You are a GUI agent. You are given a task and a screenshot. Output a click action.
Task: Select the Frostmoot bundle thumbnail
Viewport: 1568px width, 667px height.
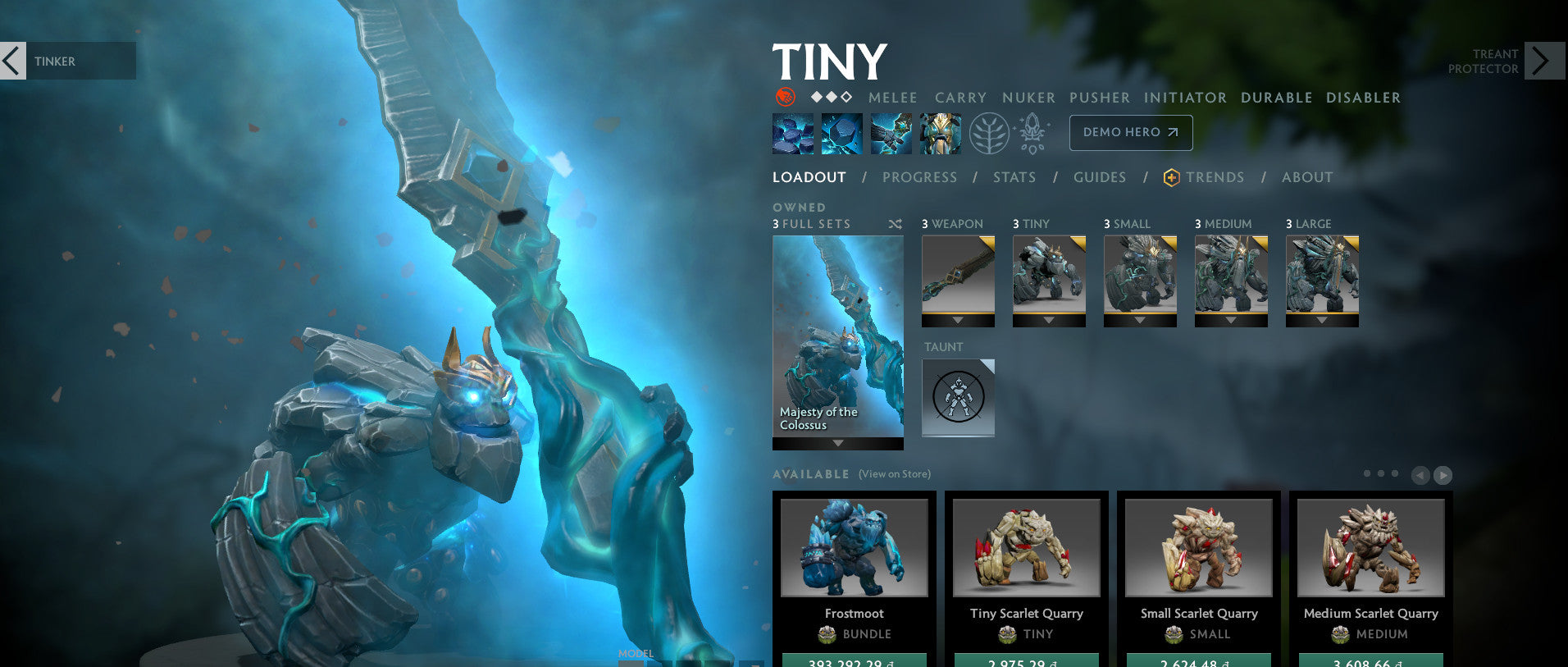pos(854,548)
